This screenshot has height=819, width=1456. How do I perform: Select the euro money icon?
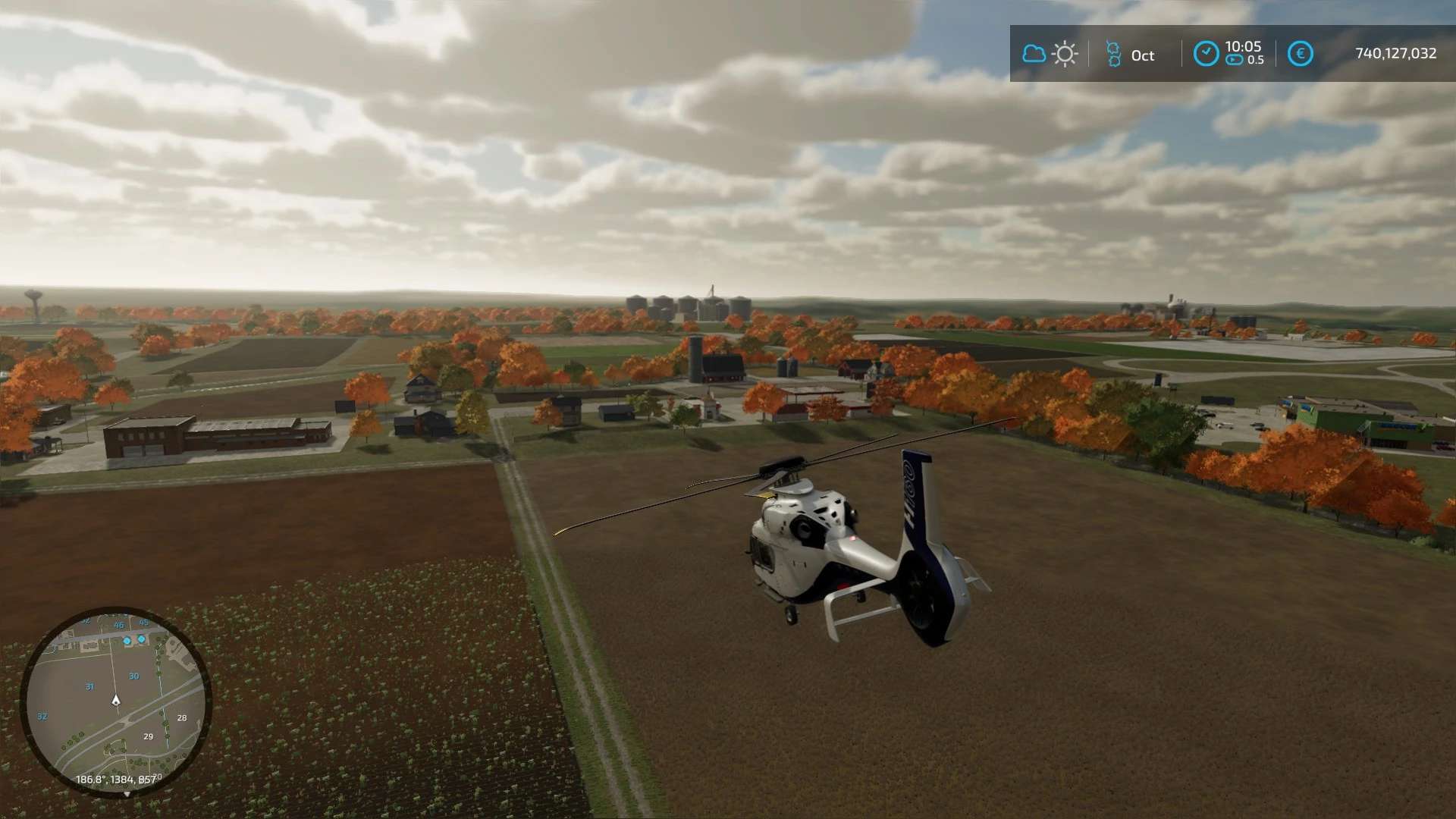(x=1301, y=54)
